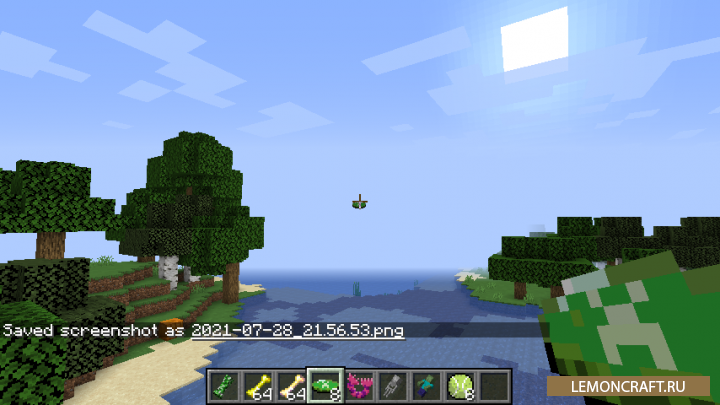The image size is (720, 405).
Task: Select the green bamboo-like item hotbar slot
Action: (223, 384)
